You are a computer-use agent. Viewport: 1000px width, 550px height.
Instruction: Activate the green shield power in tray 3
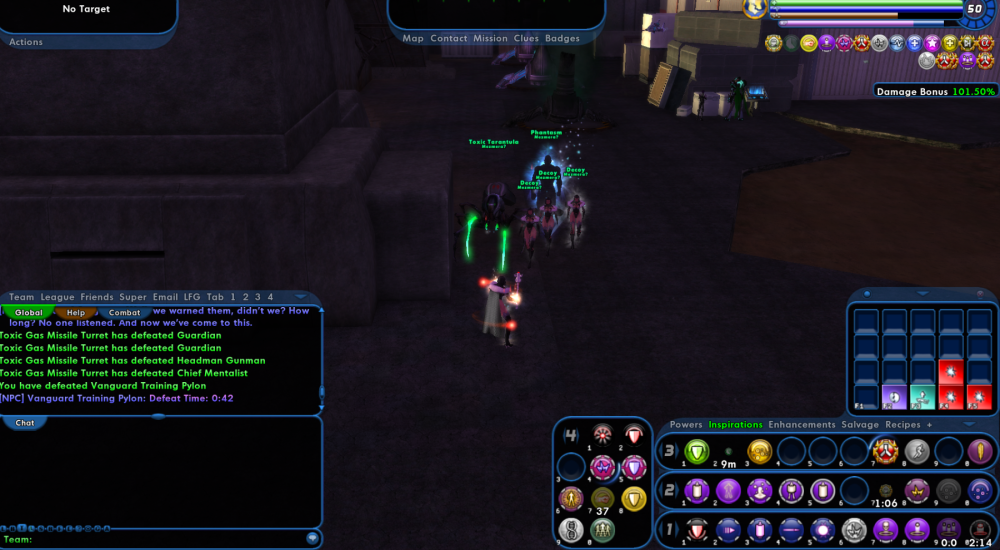point(696,452)
